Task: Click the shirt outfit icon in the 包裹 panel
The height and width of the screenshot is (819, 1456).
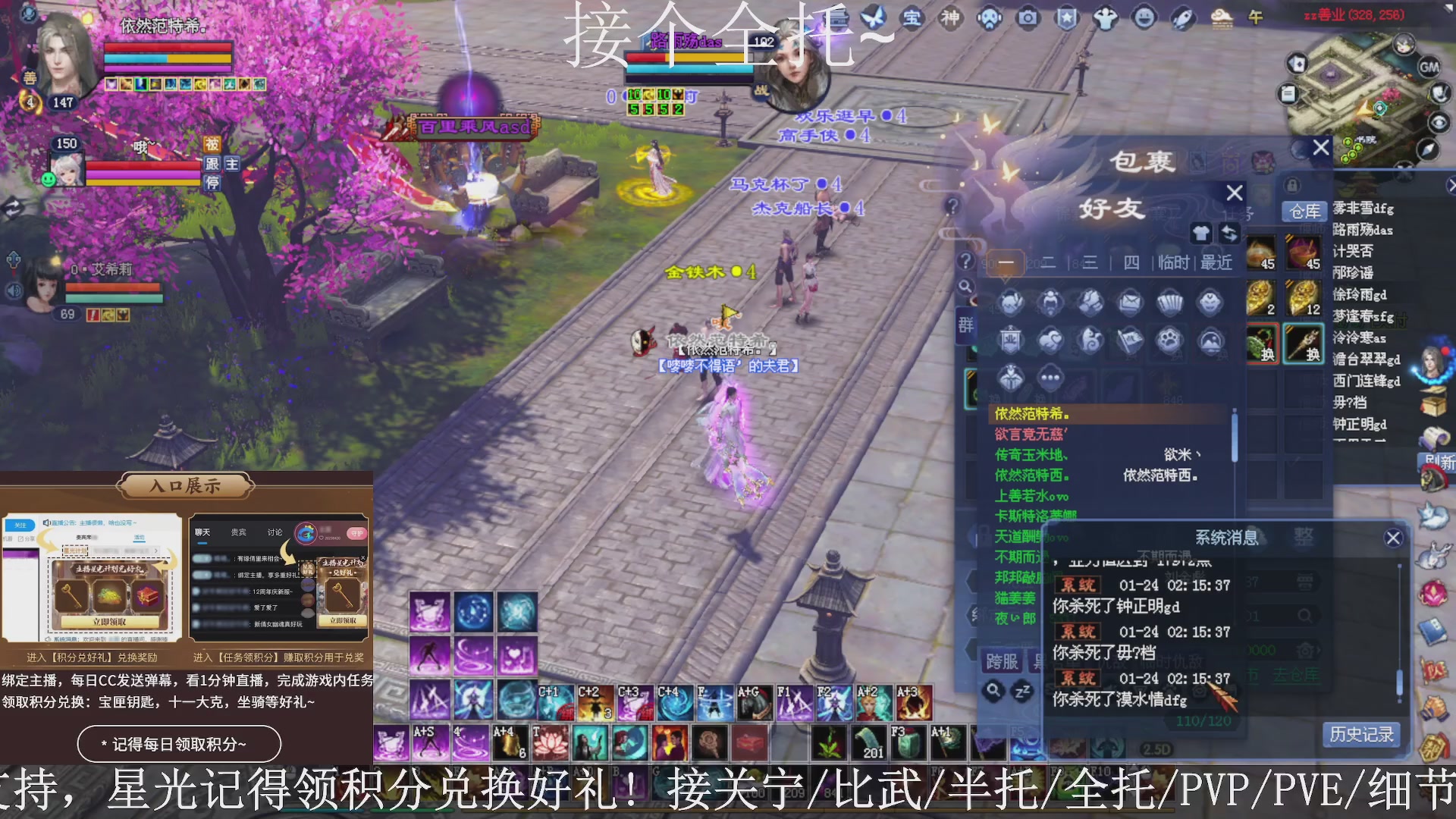Action: pyautogui.click(x=1200, y=233)
